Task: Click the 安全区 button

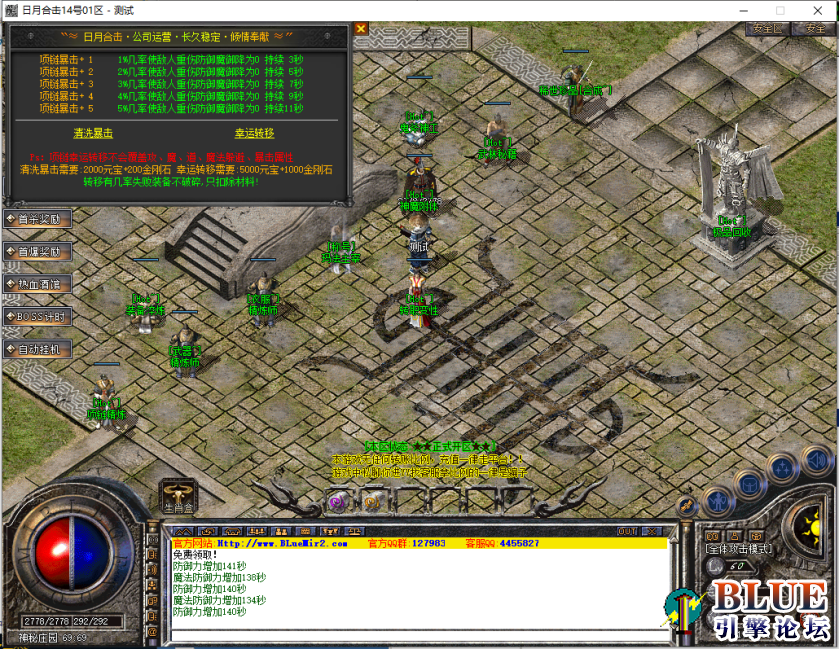Action: pos(769,29)
